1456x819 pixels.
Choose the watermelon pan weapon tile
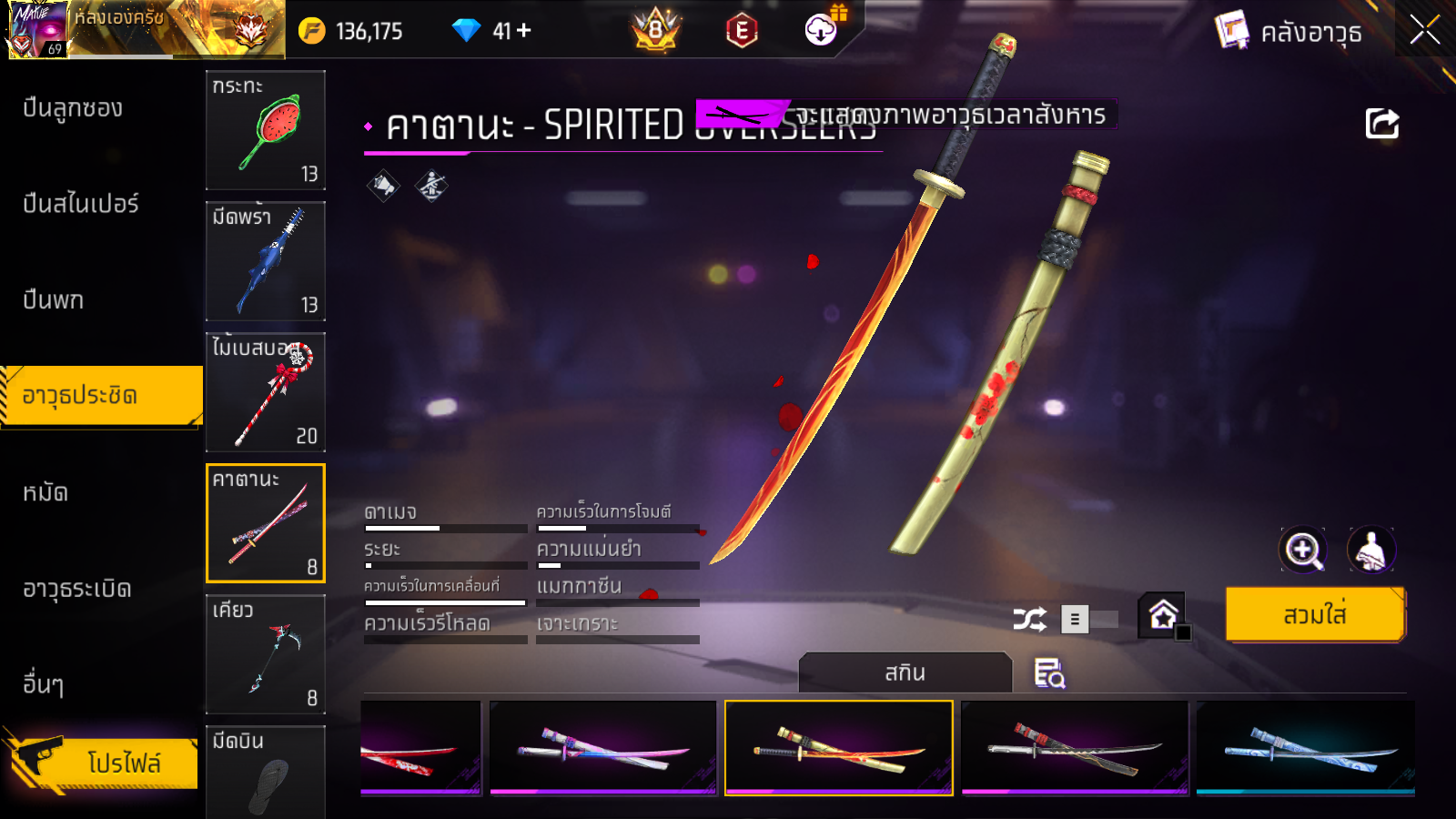tap(266, 130)
